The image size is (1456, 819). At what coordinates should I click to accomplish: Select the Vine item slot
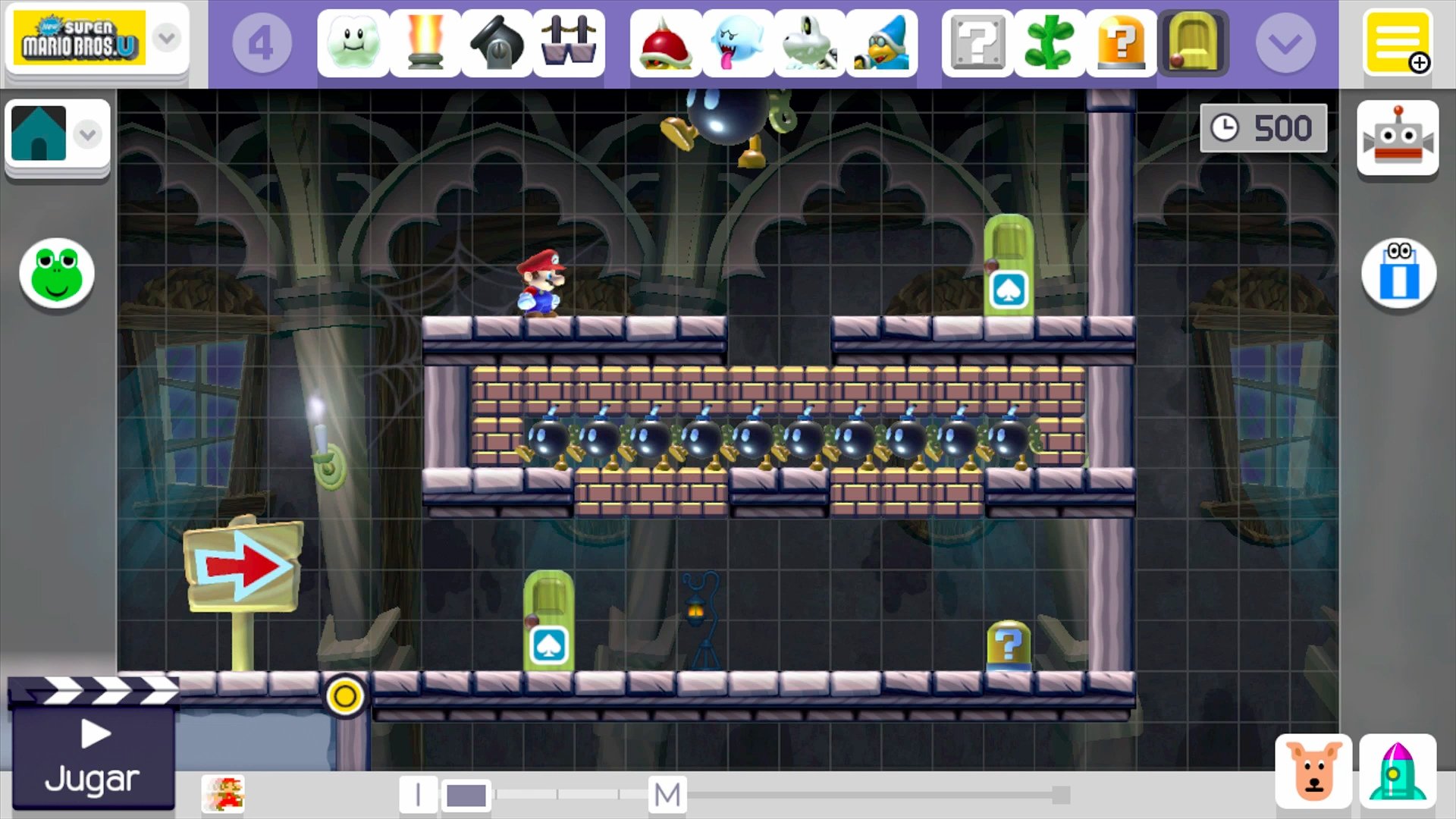coord(1049,43)
